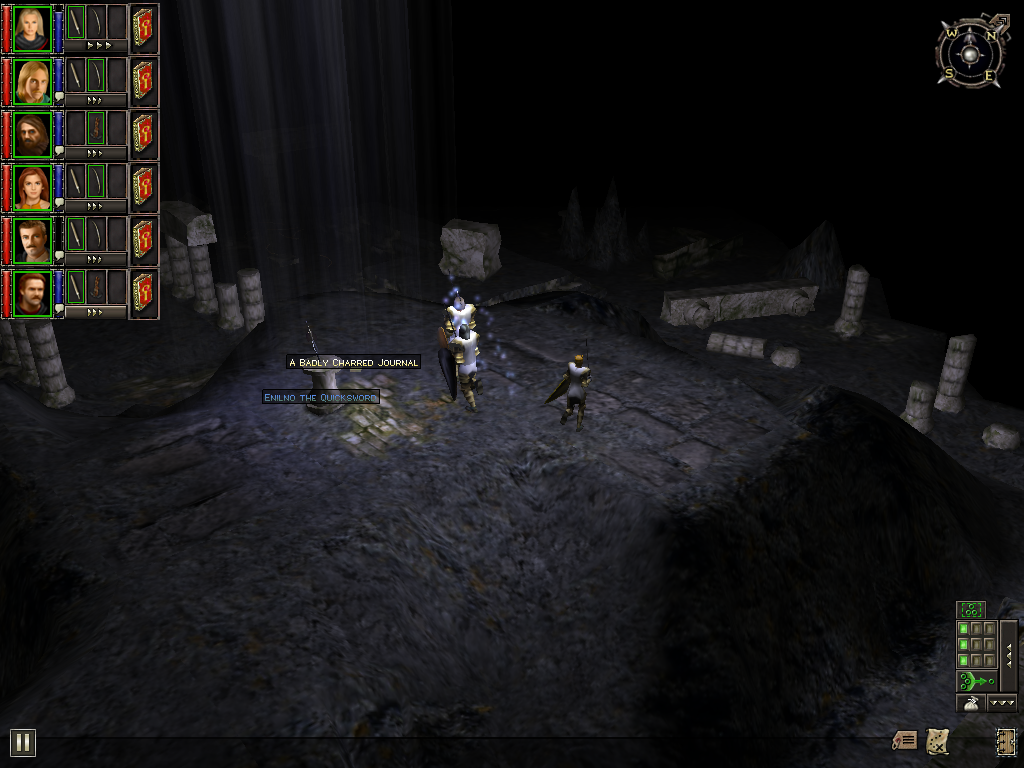Collapse the formation panel with the left arrows
This screenshot has width=1024, height=768.
tap(1009, 655)
